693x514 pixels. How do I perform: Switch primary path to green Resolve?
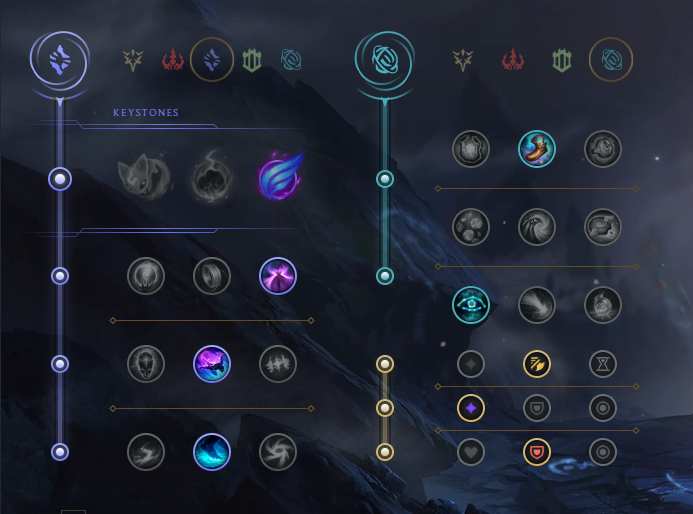(x=251, y=61)
